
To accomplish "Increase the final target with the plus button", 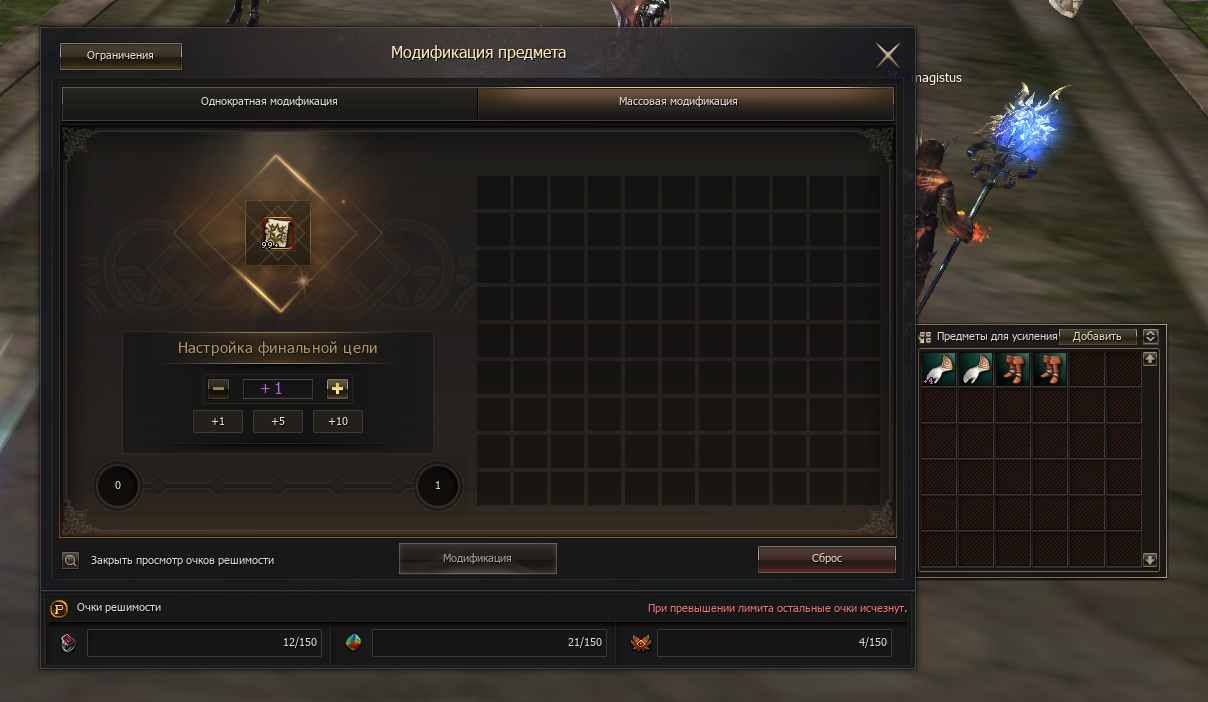I will coord(338,389).
